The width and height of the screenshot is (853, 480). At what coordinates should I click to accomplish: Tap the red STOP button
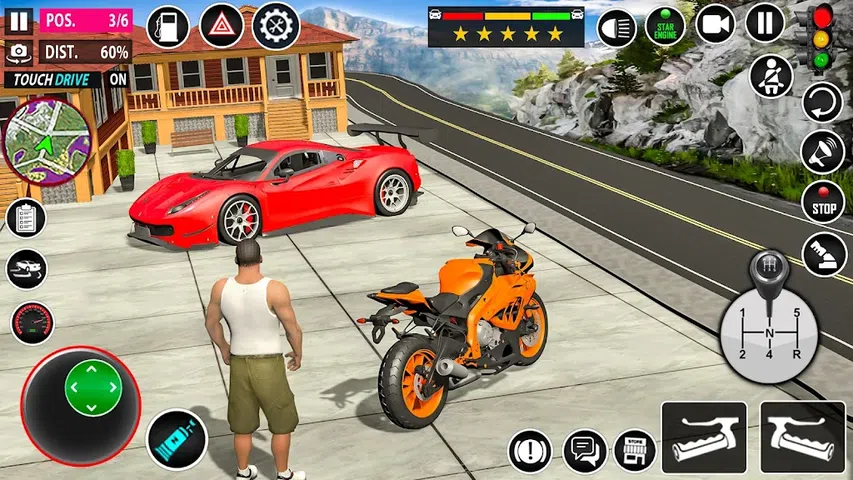(822, 201)
